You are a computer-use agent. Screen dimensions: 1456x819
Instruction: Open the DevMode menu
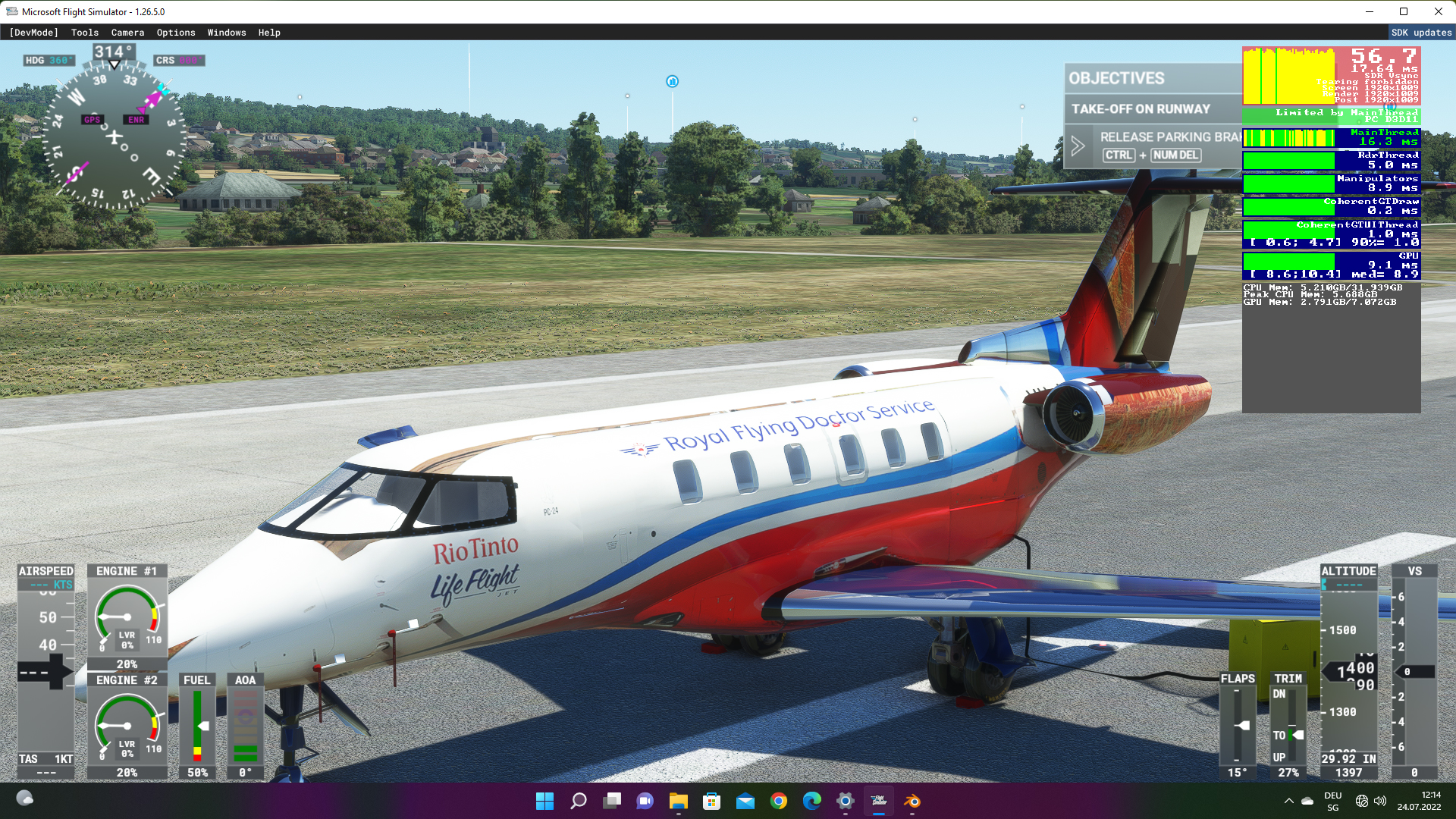pyautogui.click(x=33, y=33)
